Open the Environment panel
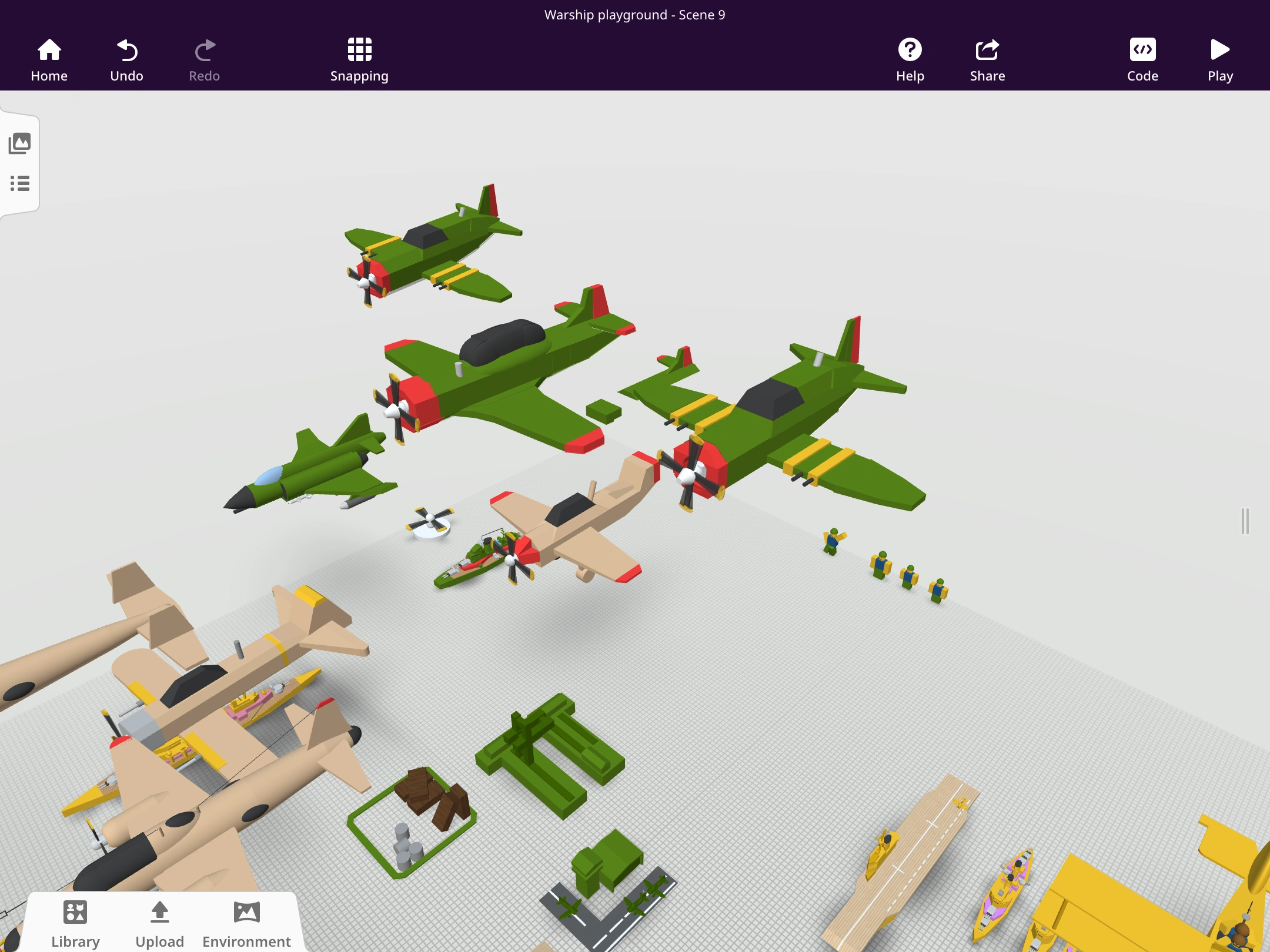This screenshot has height=952, width=1270. 246,923
